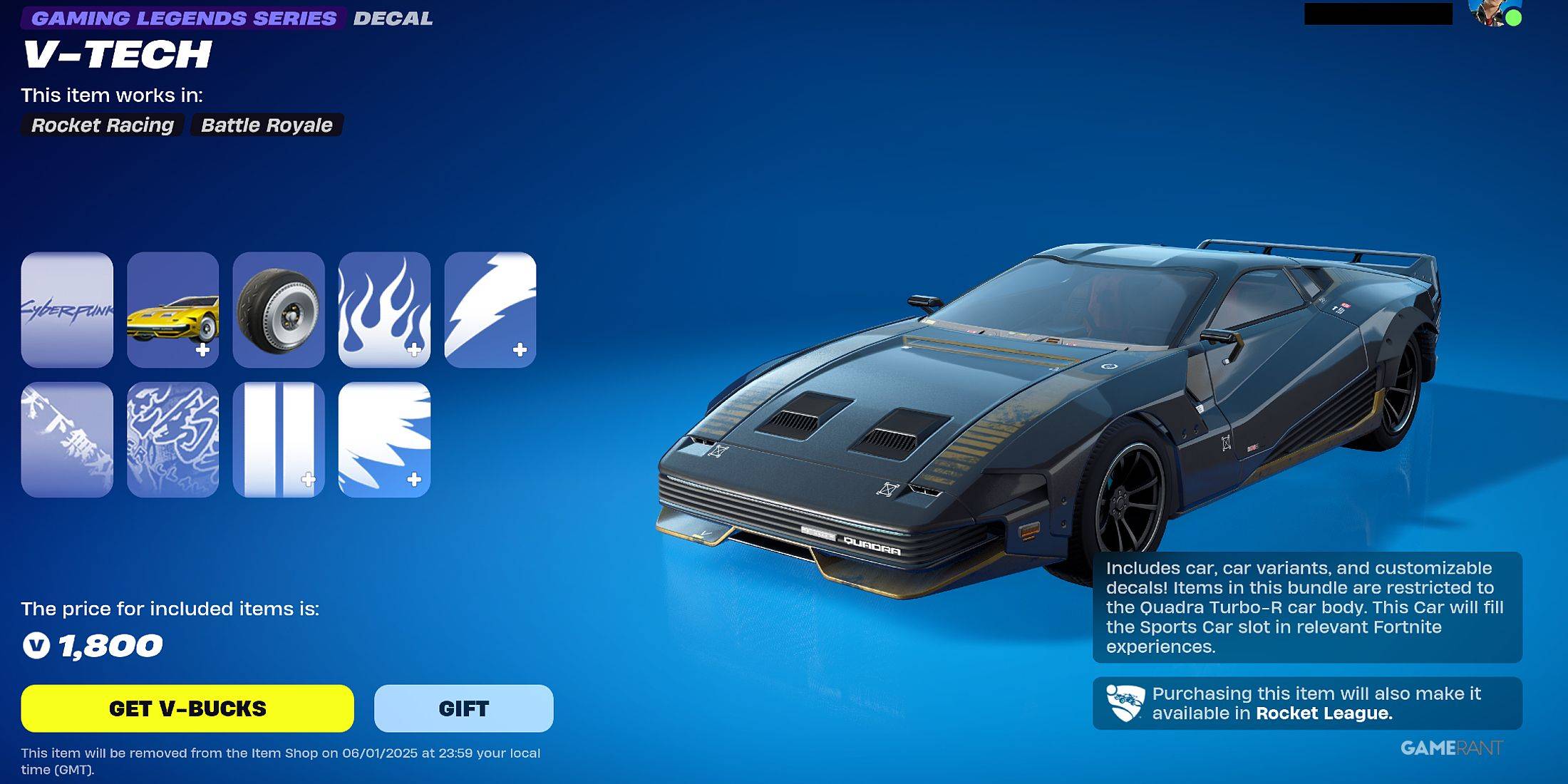Gift this V-Tech bundle
The image size is (1568, 784).
463,708
